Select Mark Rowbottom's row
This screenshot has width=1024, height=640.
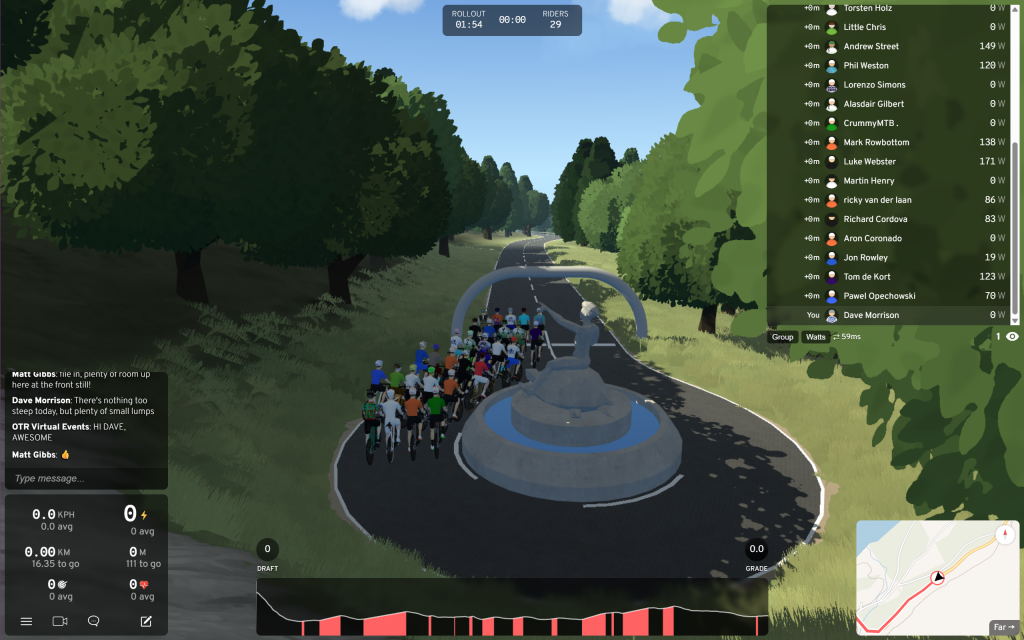pyautogui.click(x=890, y=142)
